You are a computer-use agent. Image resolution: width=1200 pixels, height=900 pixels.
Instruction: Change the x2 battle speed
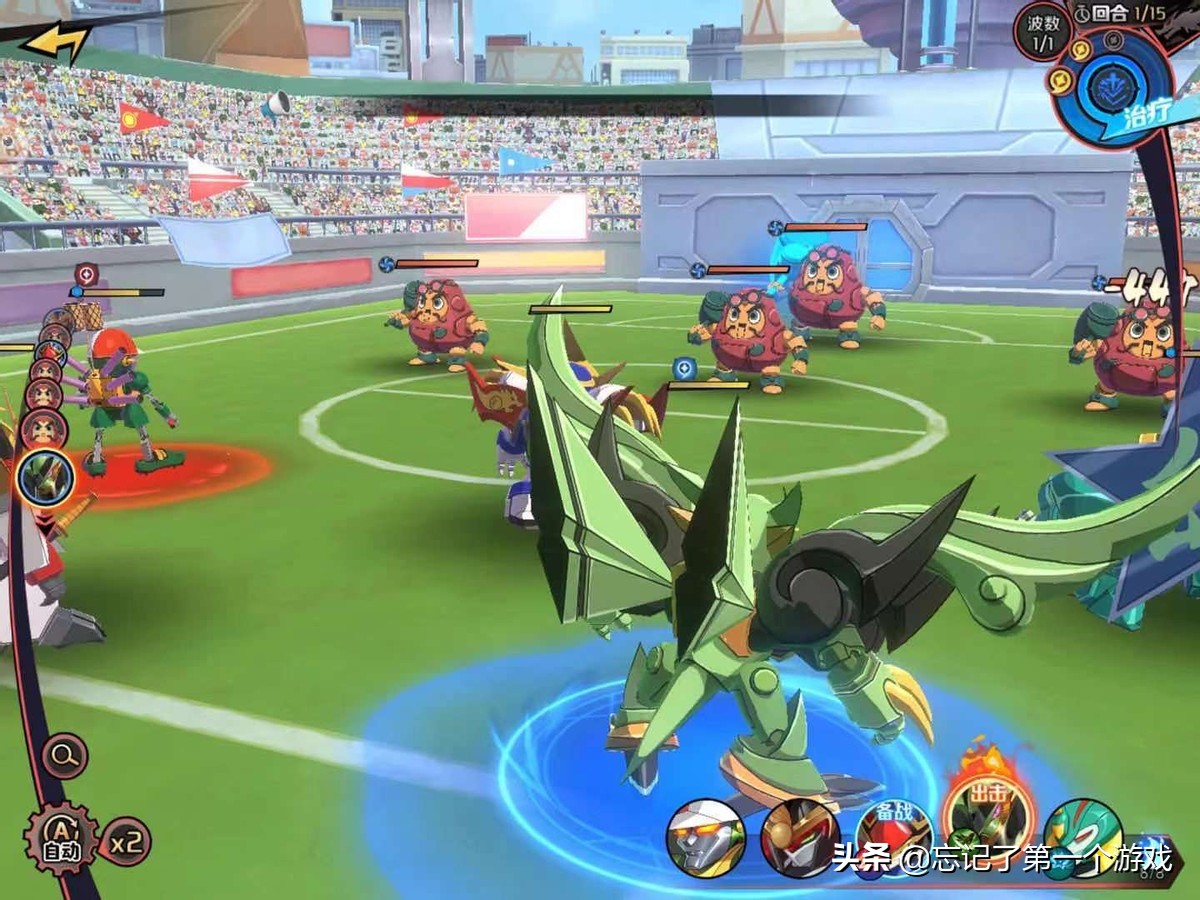coord(125,841)
